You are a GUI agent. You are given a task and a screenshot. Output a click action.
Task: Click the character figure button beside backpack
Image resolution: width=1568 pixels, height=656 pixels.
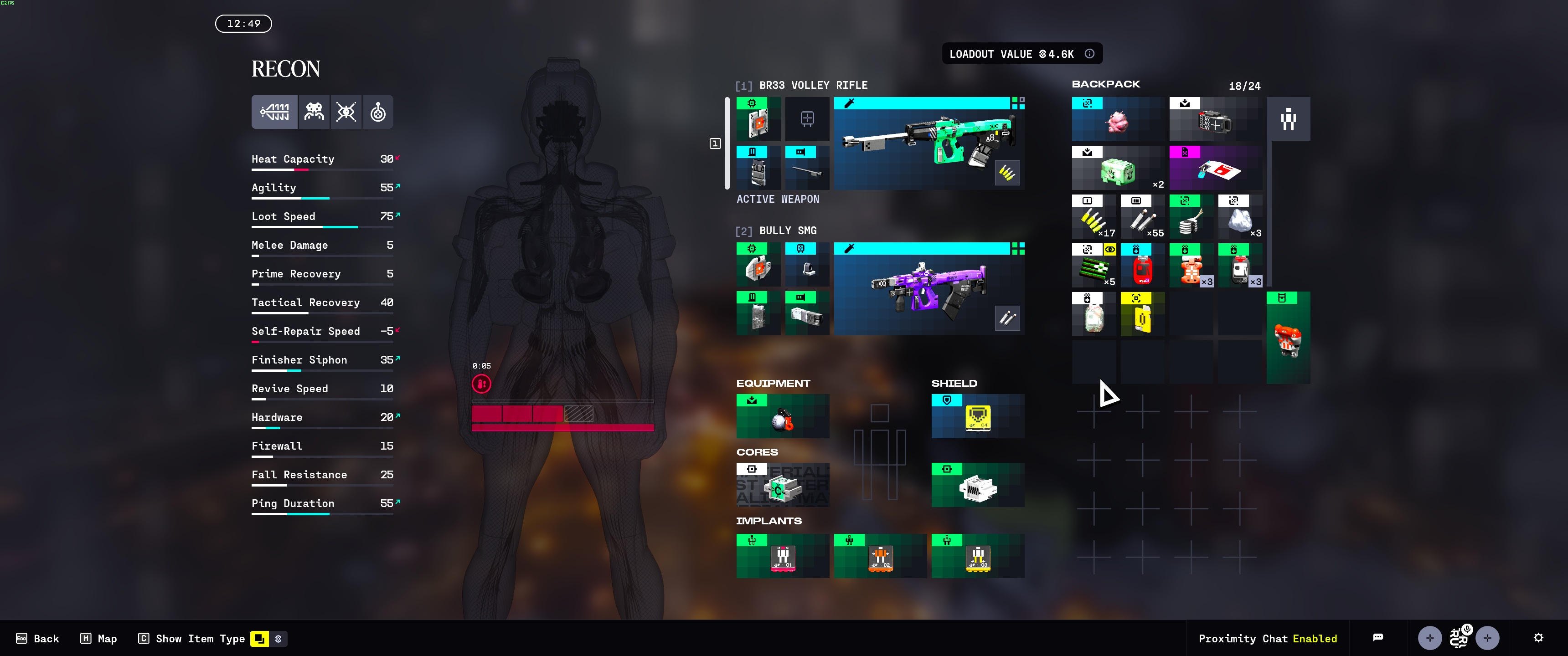(x=1288, y=119)
